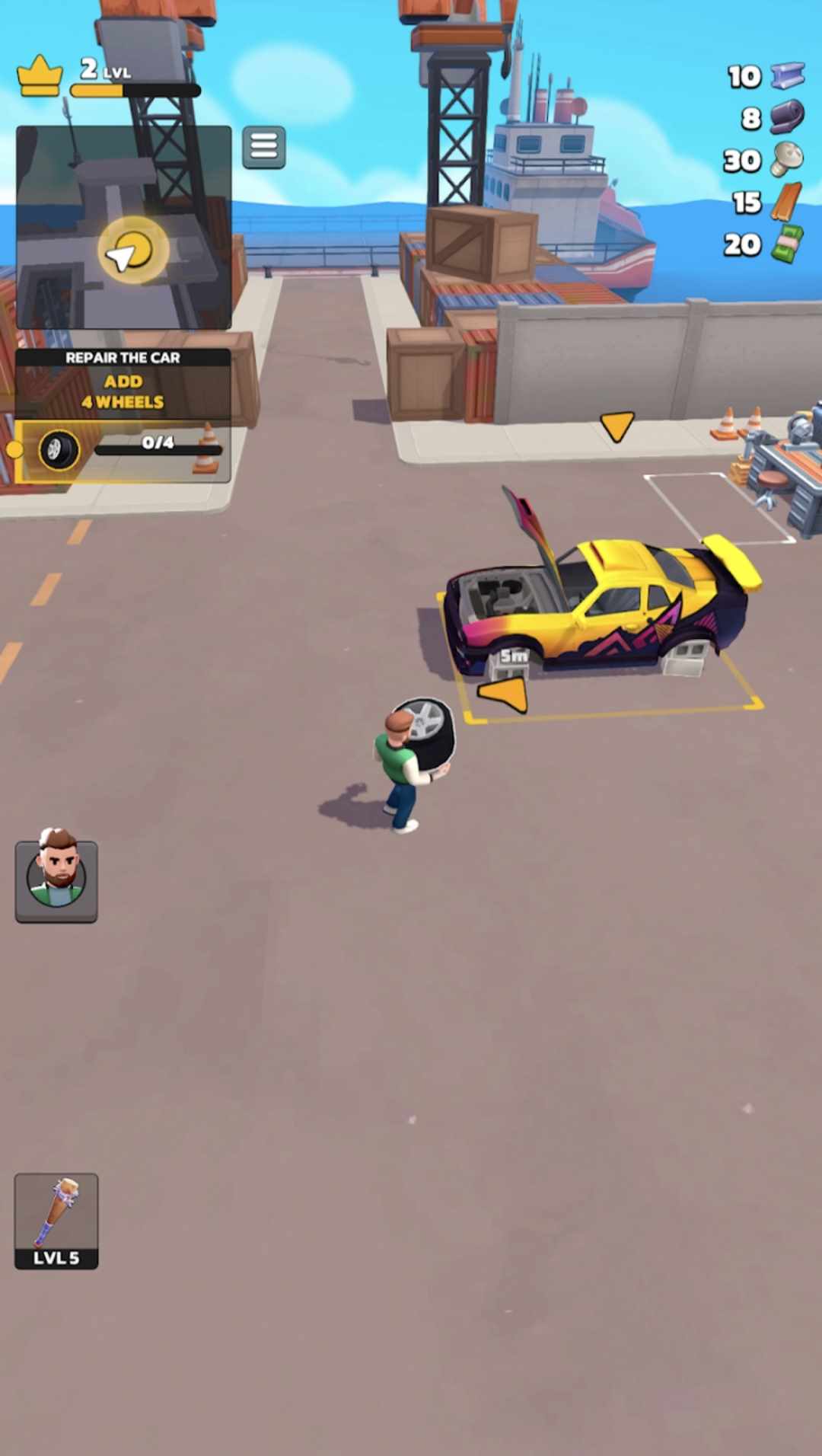822x1456 pixels.
Task: Tap the minimap panel
Action: (x=123, y=227)
